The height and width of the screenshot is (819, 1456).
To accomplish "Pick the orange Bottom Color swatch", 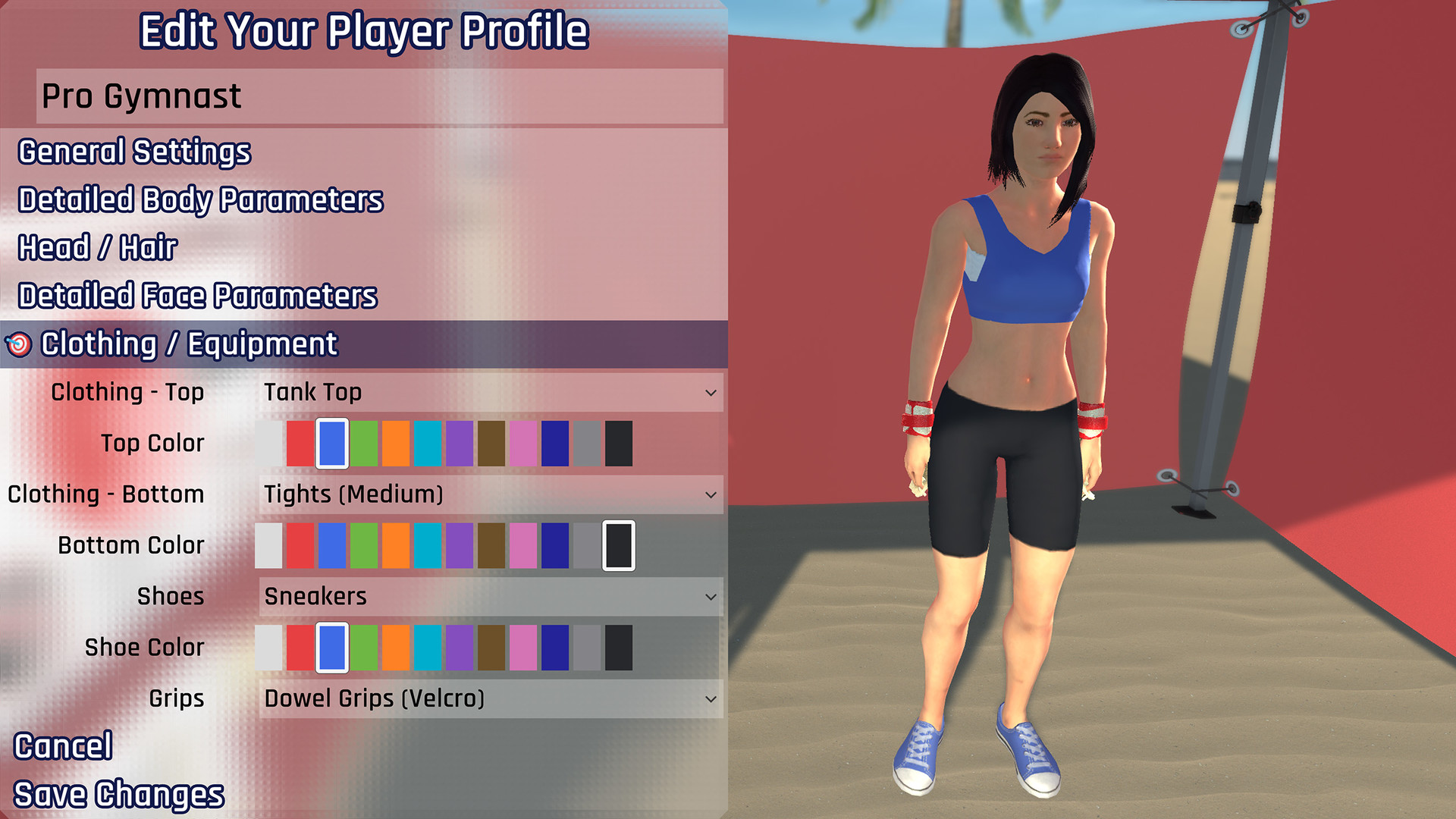I will [x=396, y=545].
